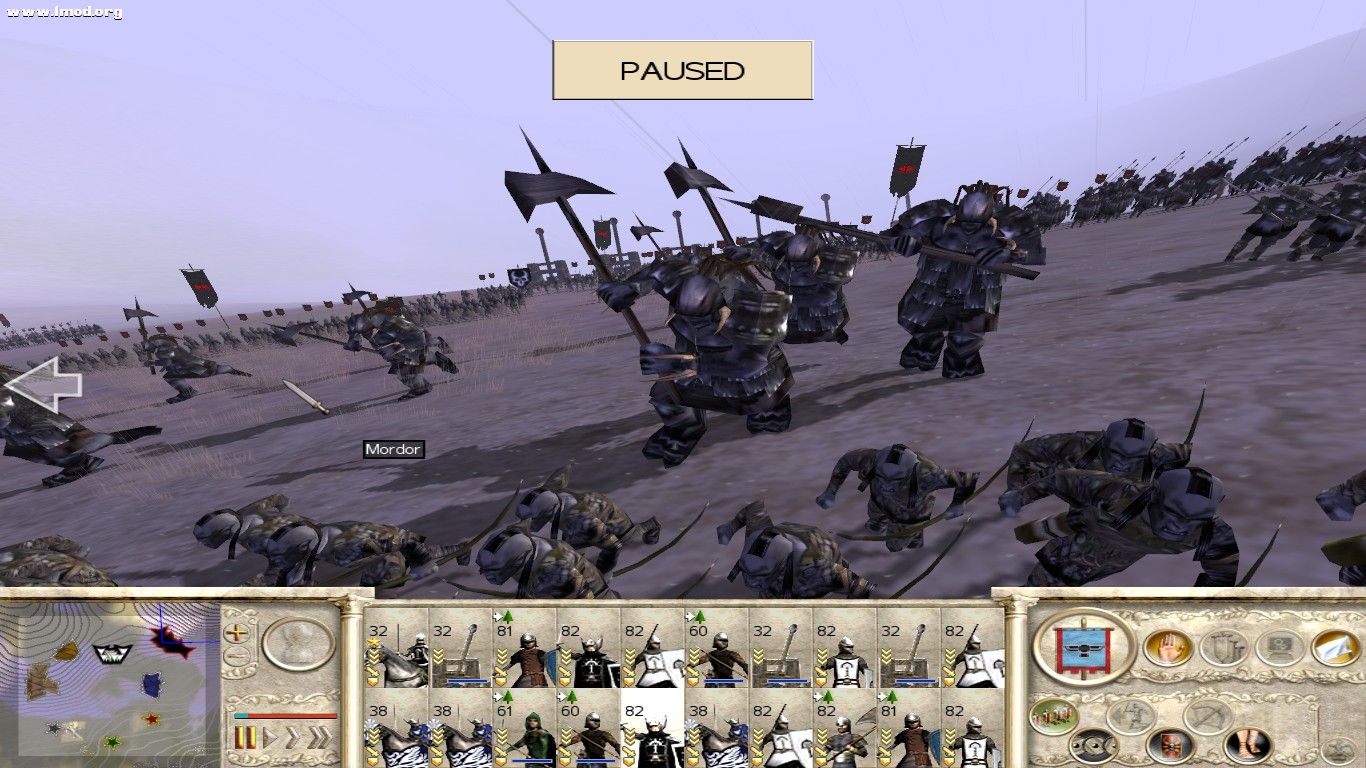
Task: Click the general's portrait oval
Action: pyautogui.click(x=297, y=644)
